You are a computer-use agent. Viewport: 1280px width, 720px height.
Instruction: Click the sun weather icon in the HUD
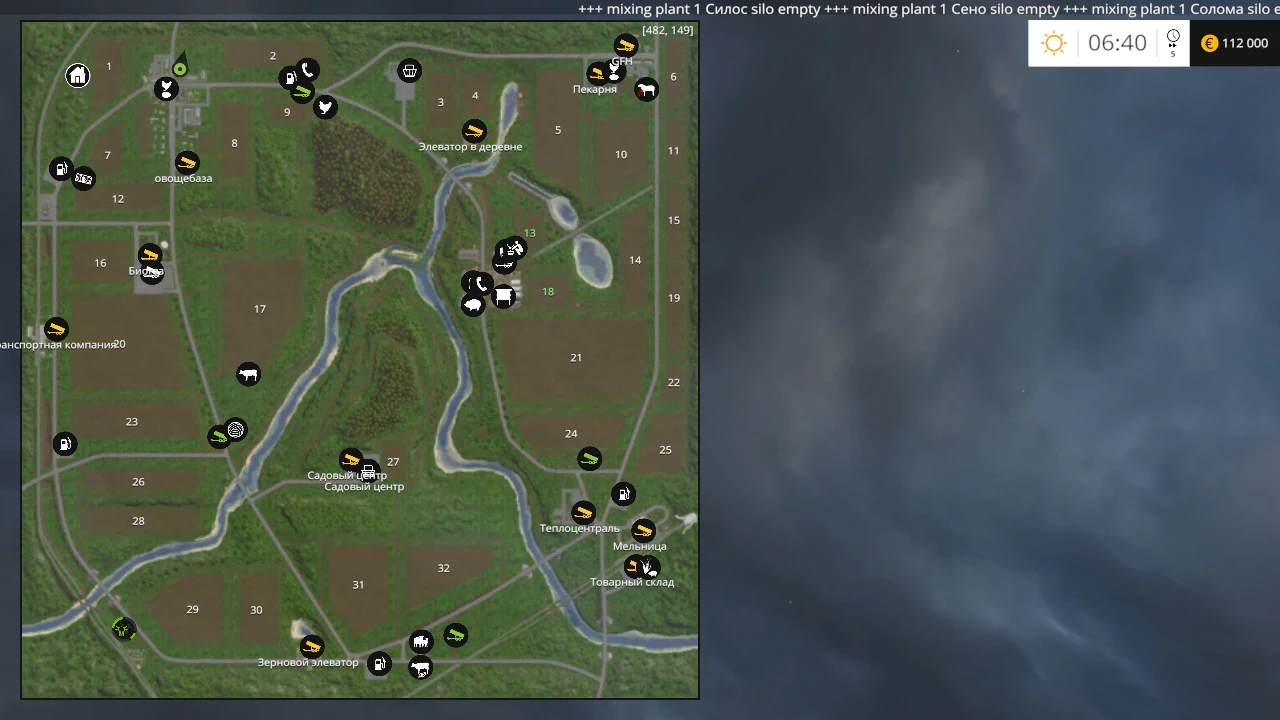[x=1053, y=43]
